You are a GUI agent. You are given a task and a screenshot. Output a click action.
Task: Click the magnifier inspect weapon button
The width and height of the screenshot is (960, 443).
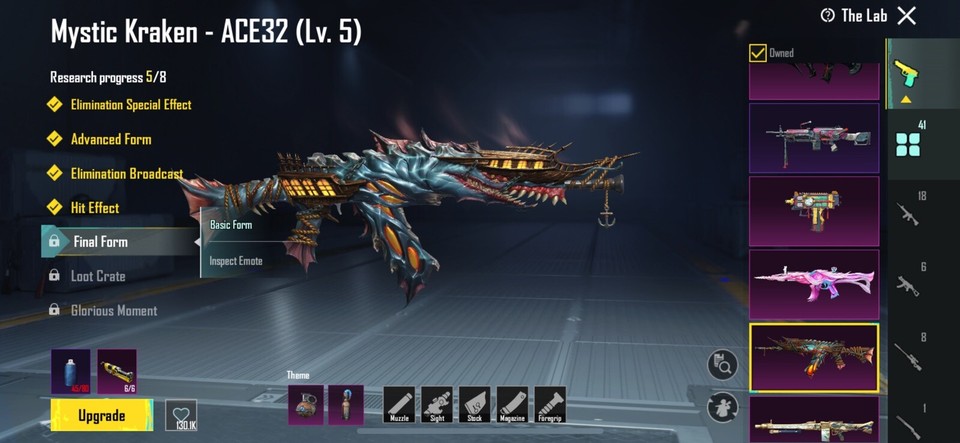tap(722, 365)
